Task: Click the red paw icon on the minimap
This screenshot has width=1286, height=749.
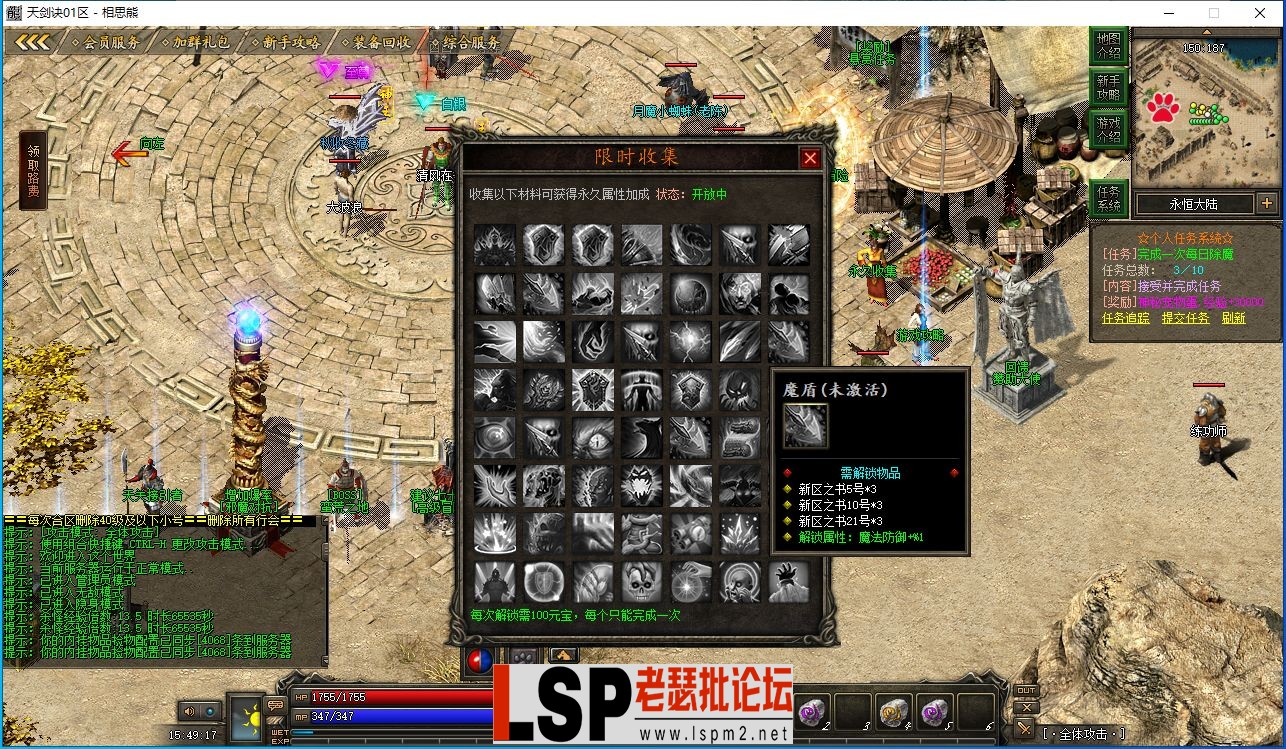Action: point(1163,107)
